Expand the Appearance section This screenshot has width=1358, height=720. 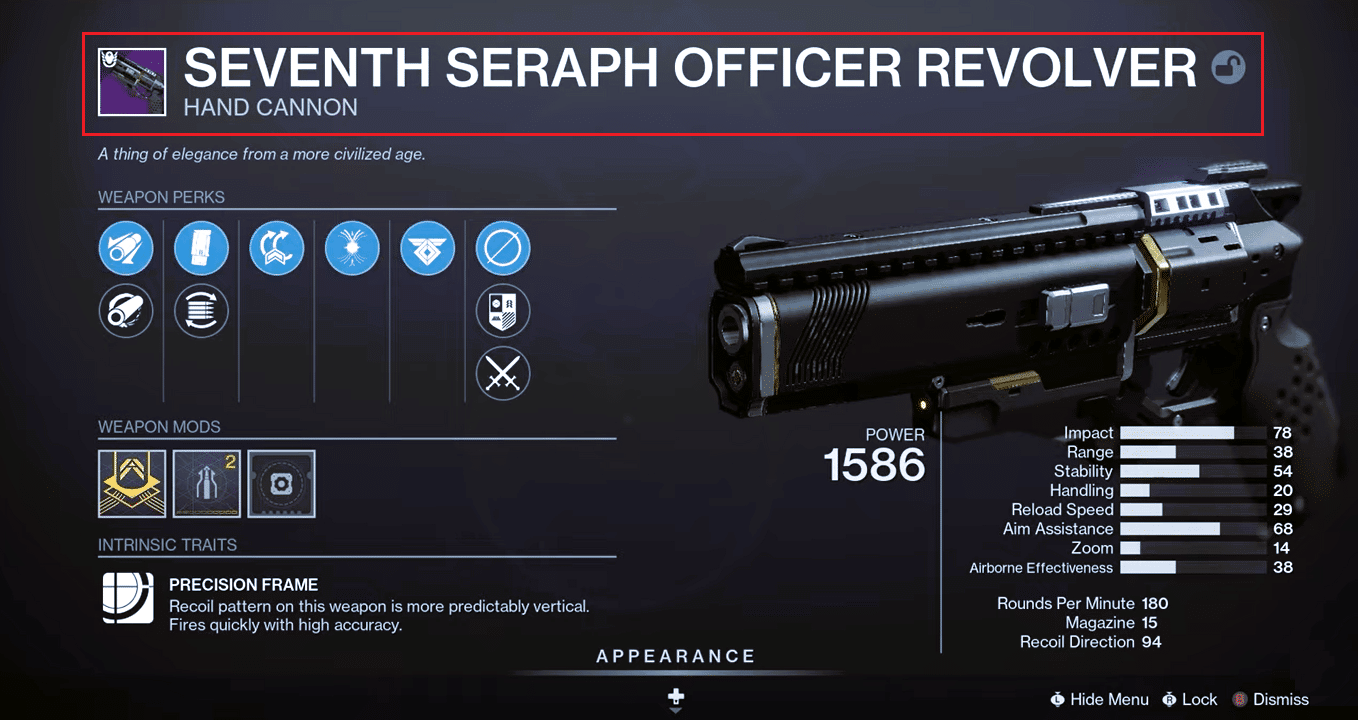[x=676, y=656]
